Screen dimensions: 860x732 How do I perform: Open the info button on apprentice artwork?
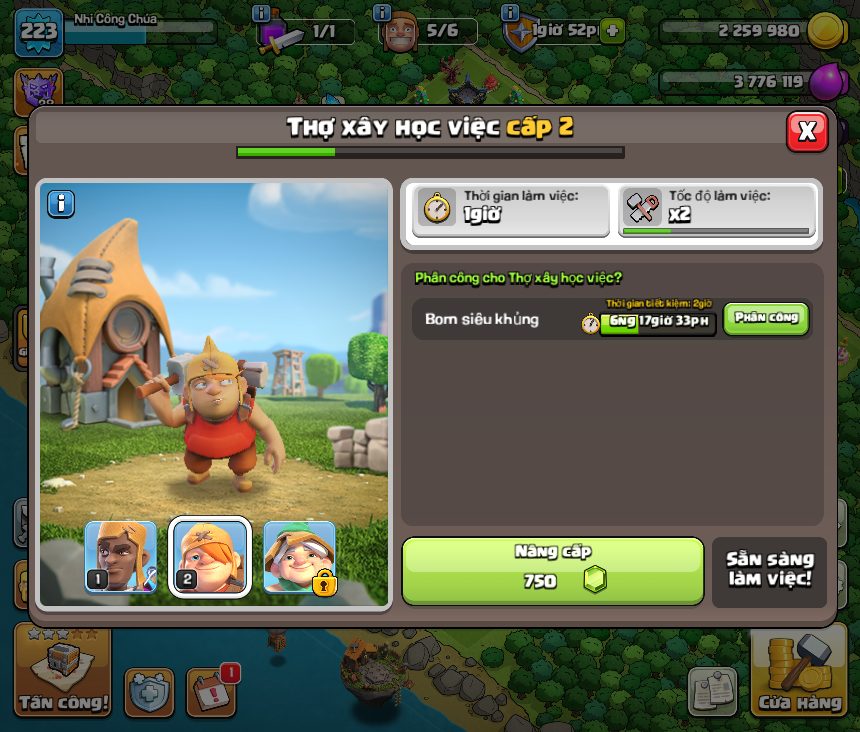pyautogui.click(x=61, y=203)
